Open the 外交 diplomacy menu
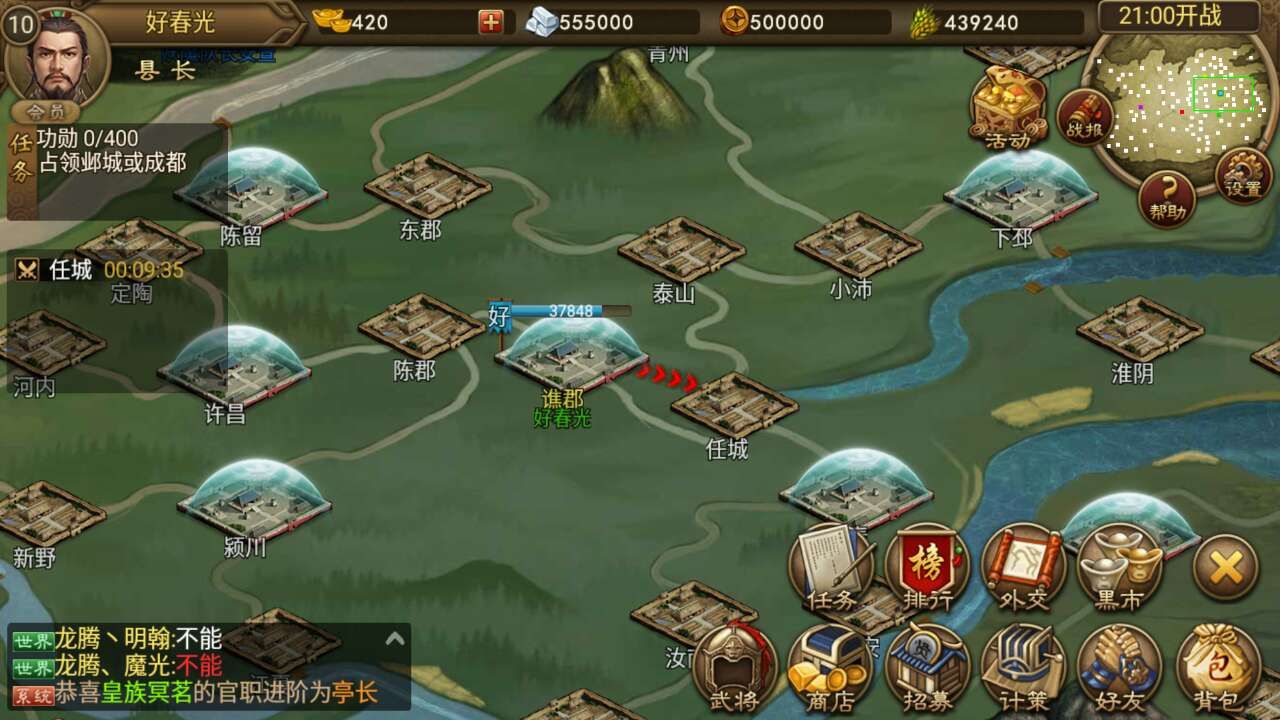 1022,567
